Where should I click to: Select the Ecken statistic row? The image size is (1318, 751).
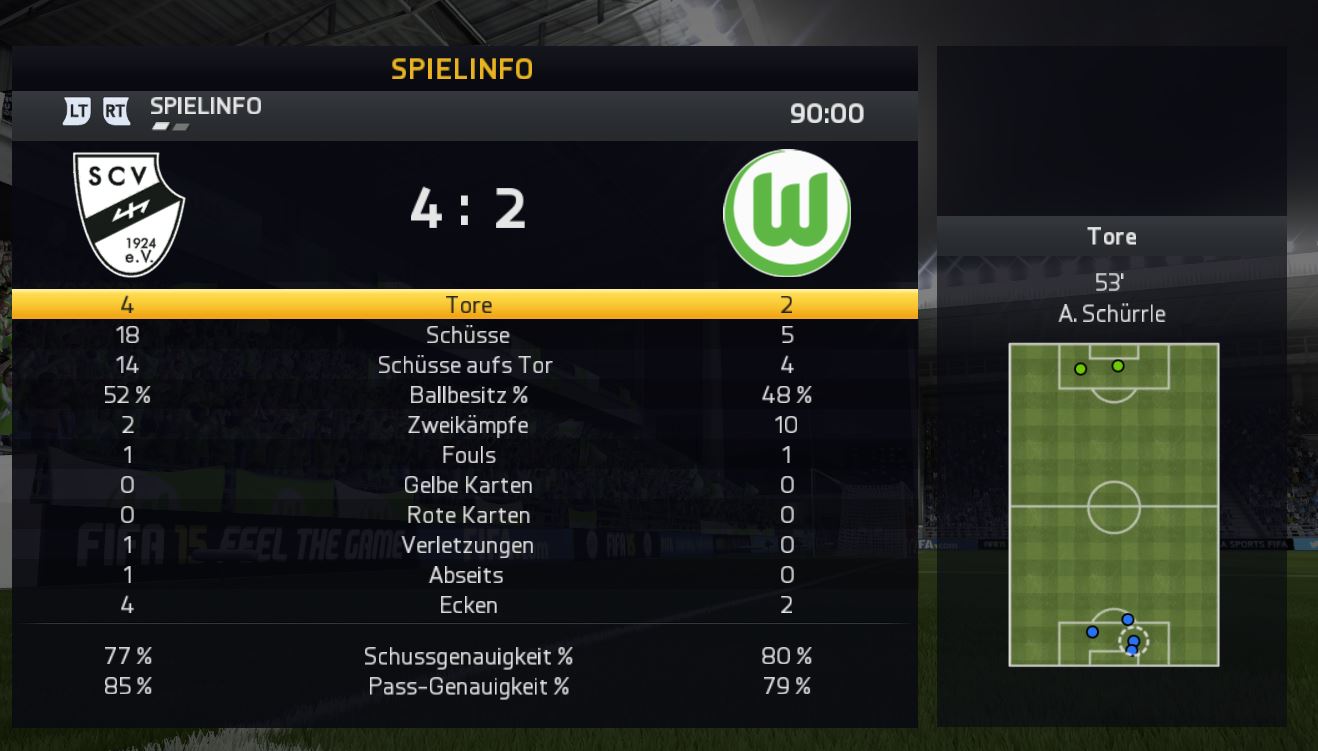point(466,605)
